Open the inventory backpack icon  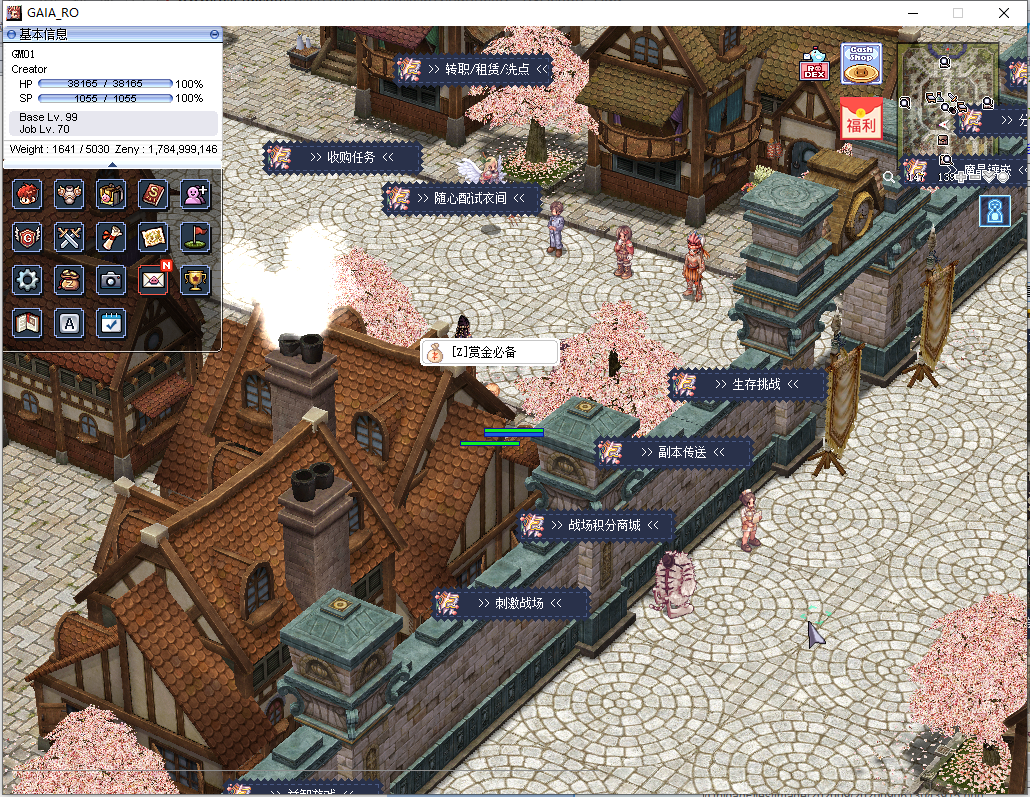[111, 194]
